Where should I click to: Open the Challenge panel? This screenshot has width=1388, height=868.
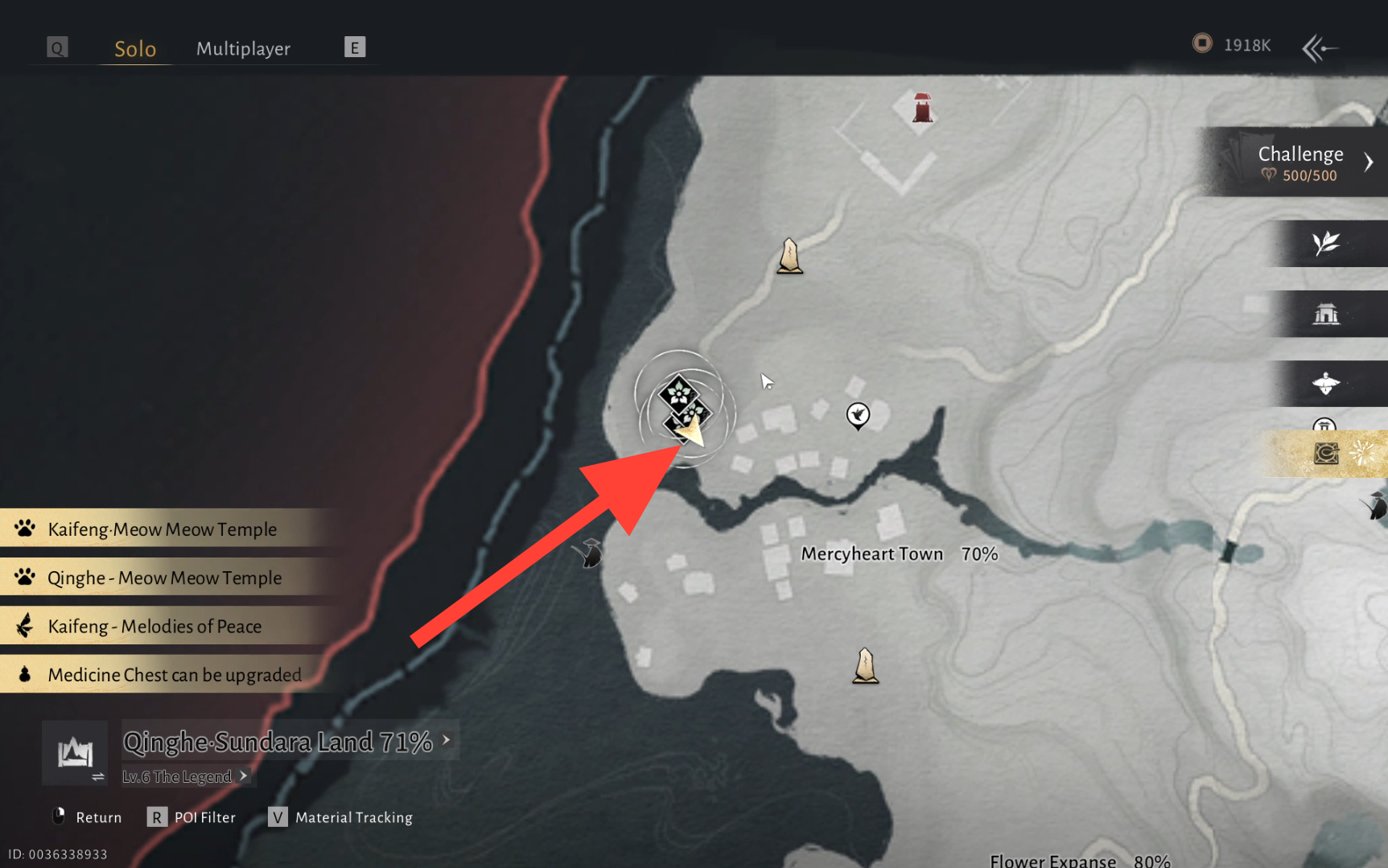coord(1299,162)
